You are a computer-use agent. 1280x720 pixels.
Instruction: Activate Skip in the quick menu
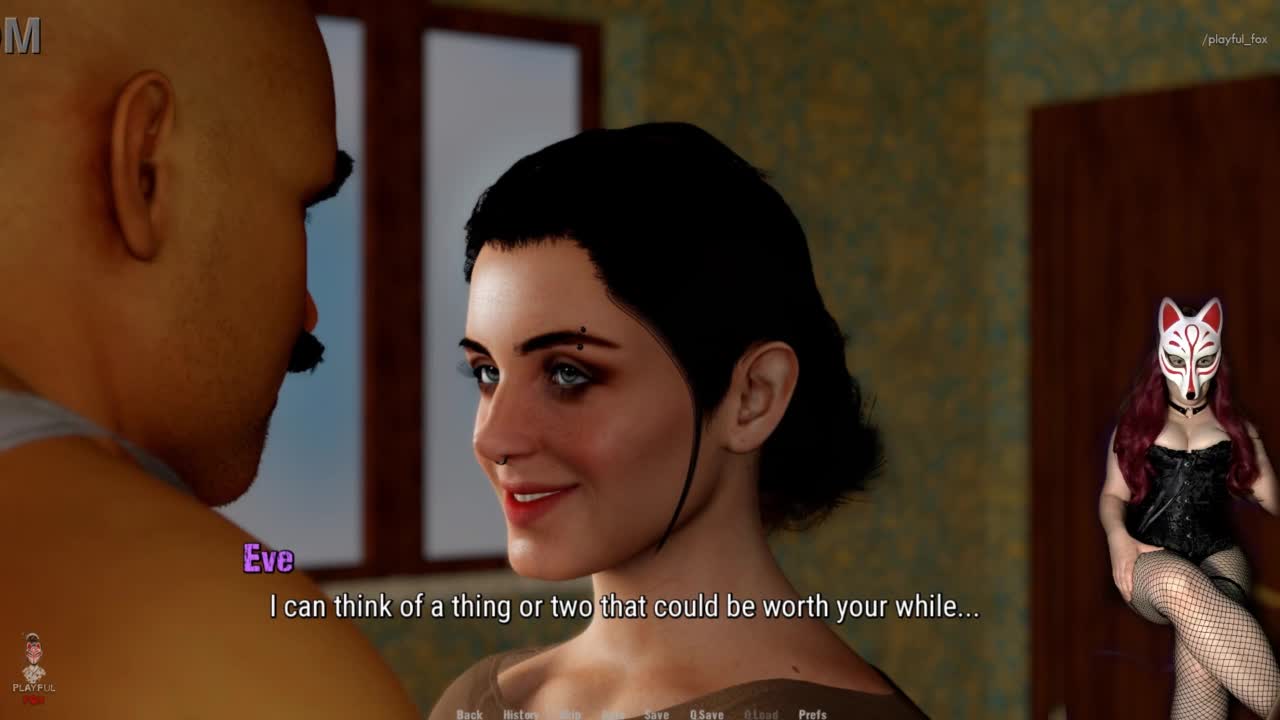click(570, 714)
